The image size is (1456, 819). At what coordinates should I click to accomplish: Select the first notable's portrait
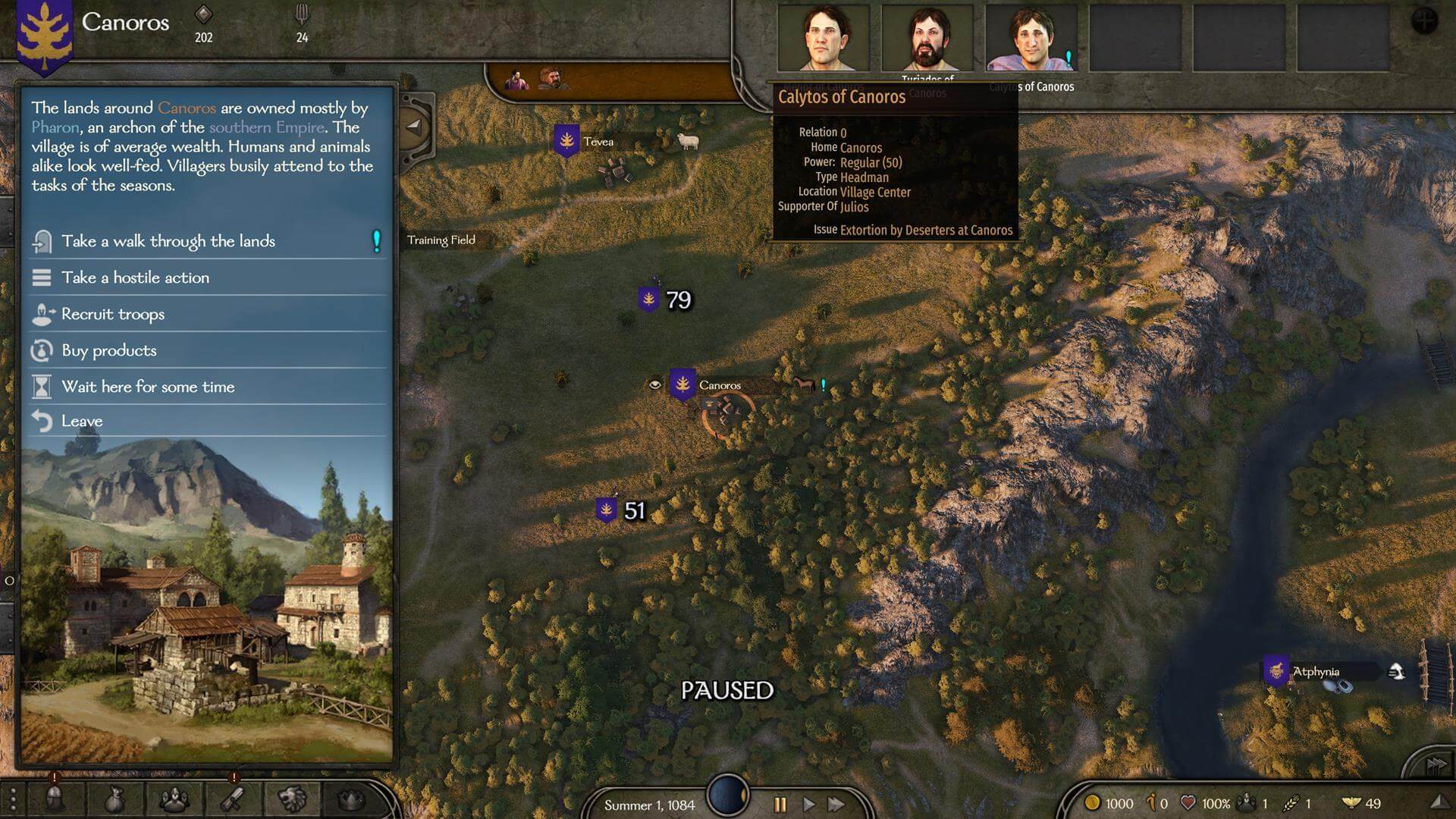pyautogui.click(x=823, y=39)
